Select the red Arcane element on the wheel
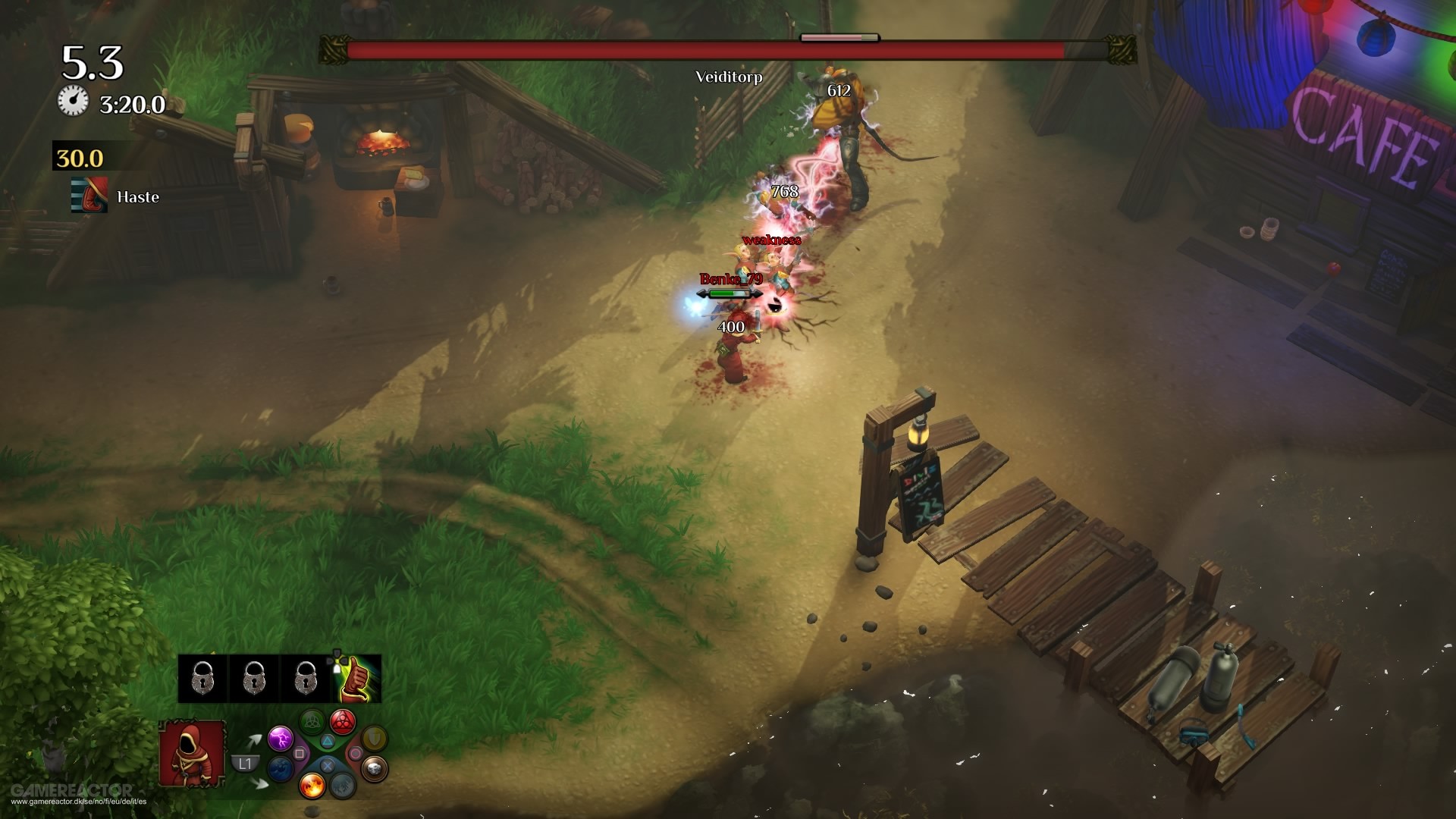 (342, 722)
